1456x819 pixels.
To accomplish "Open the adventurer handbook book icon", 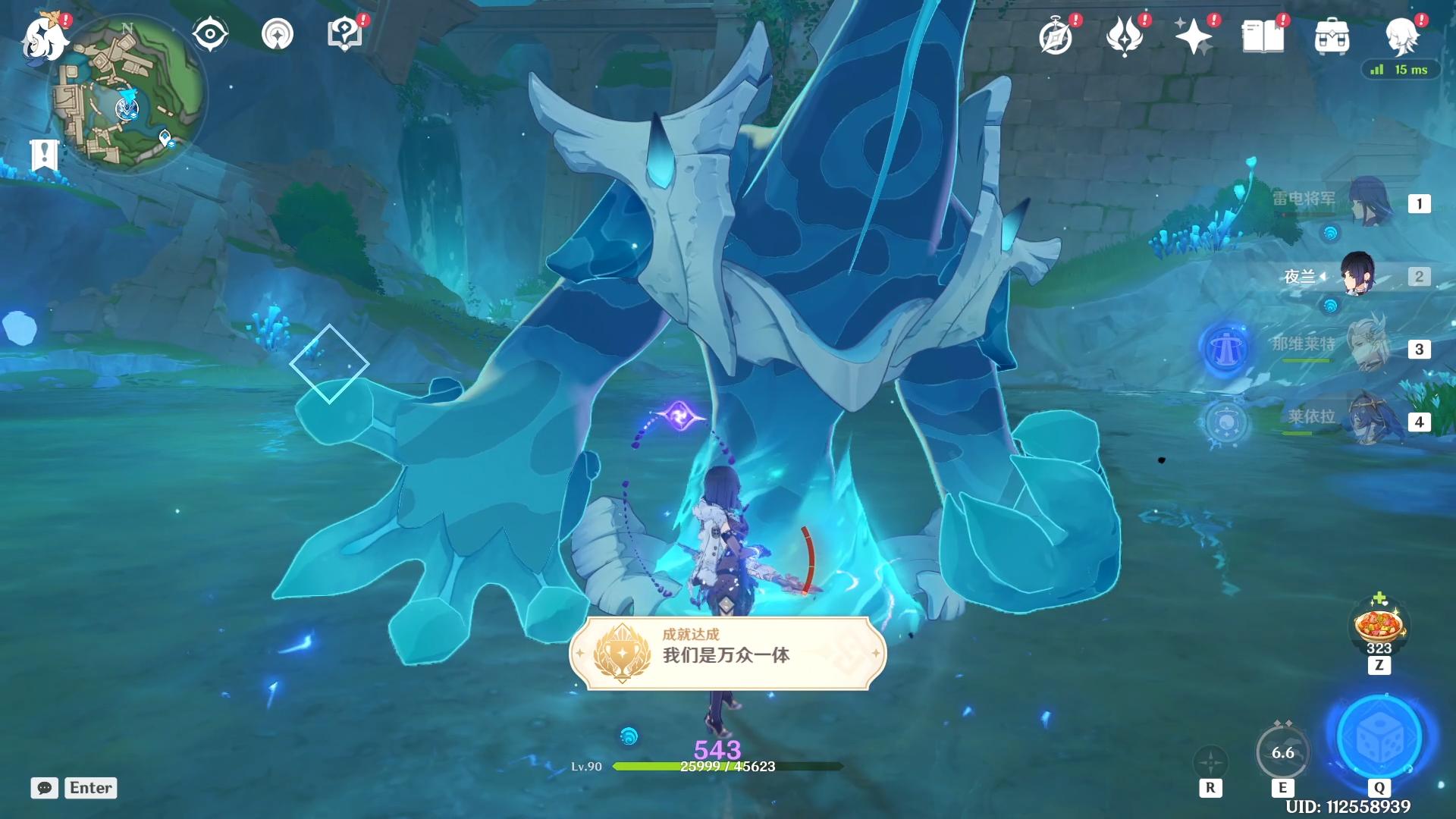I will pyautogui.click(x=1263, y=36).
